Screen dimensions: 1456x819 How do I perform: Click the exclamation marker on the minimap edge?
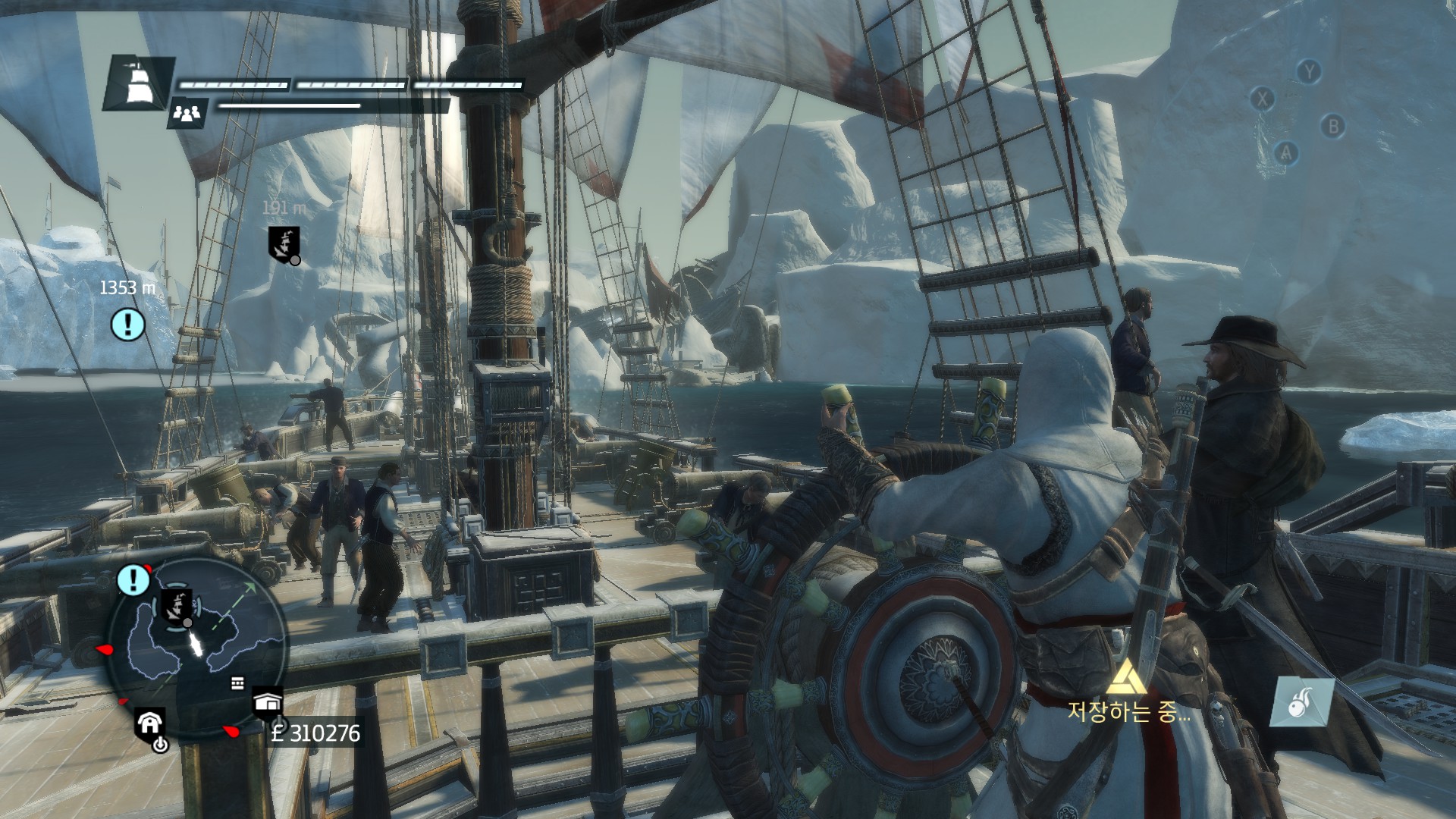[x=133, y=580]
